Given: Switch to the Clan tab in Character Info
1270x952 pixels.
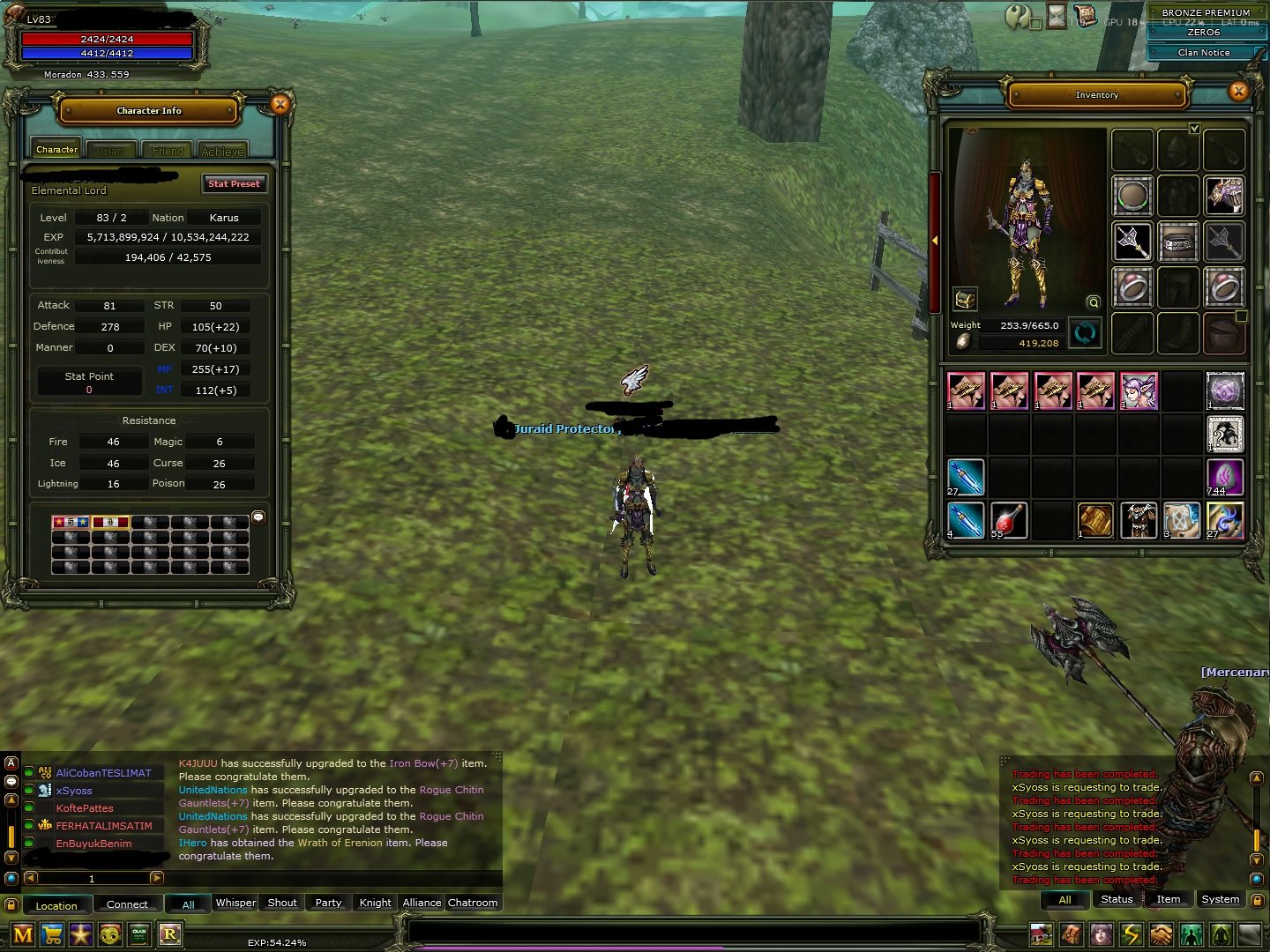Looking at the screenshot, I should (x=111, y=150).
